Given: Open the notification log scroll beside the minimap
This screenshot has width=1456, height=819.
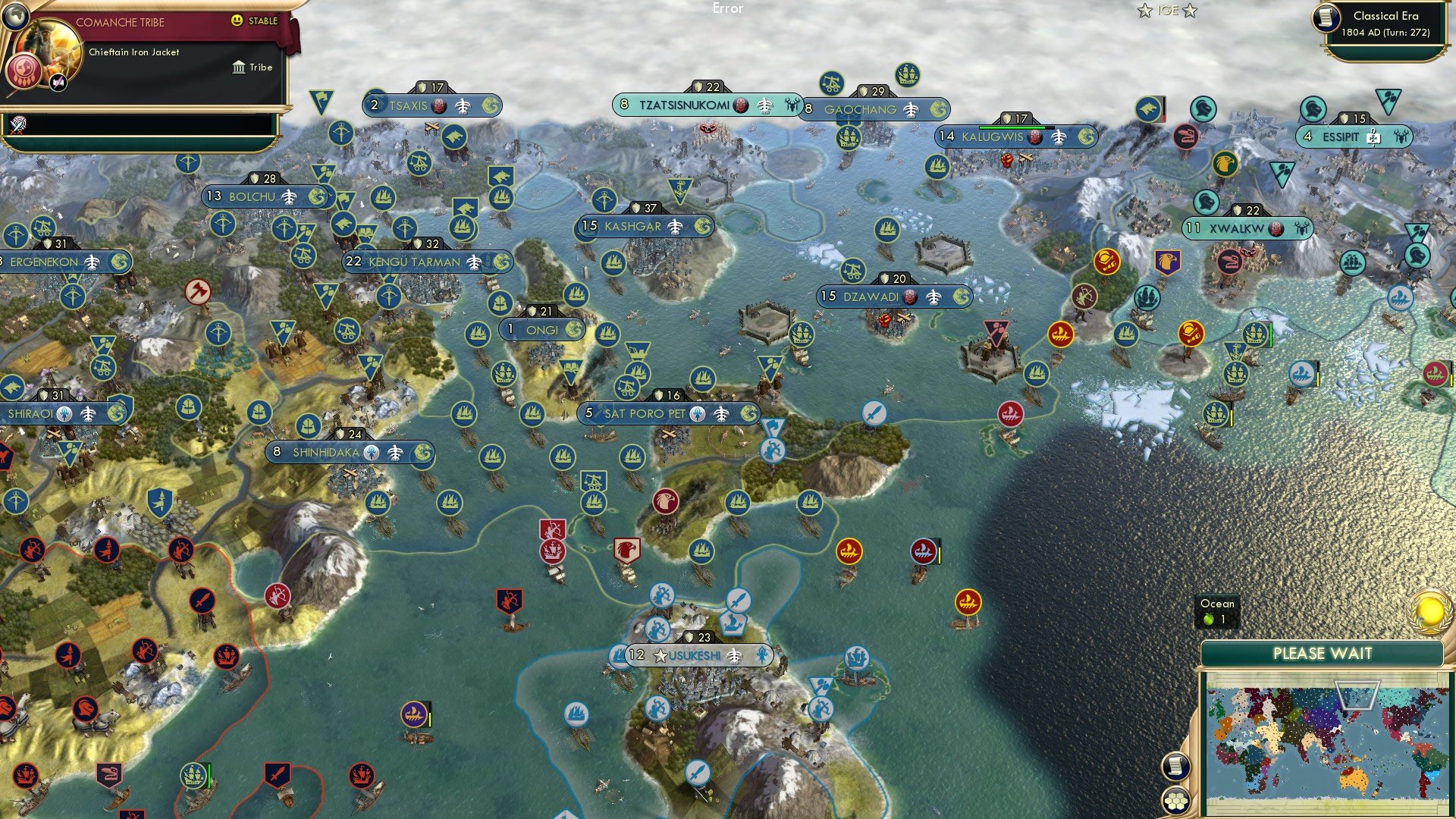Looking at the screenshot, I should click(x=1175, y=767).
